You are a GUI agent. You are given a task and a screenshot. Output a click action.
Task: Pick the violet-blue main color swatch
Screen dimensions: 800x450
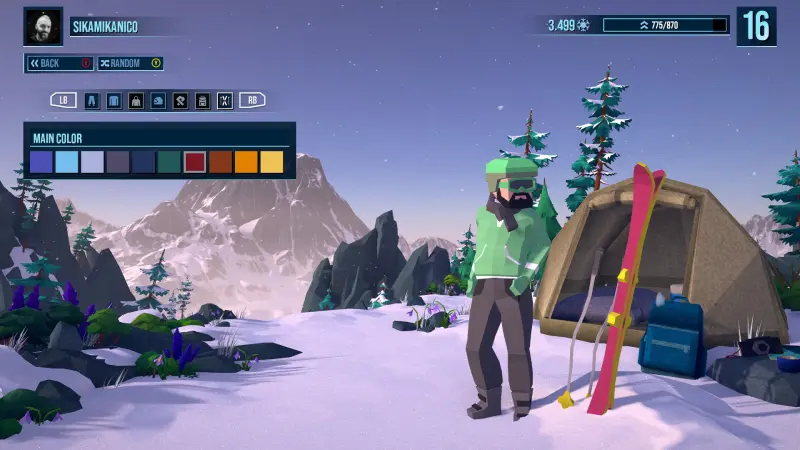(41, 162)
